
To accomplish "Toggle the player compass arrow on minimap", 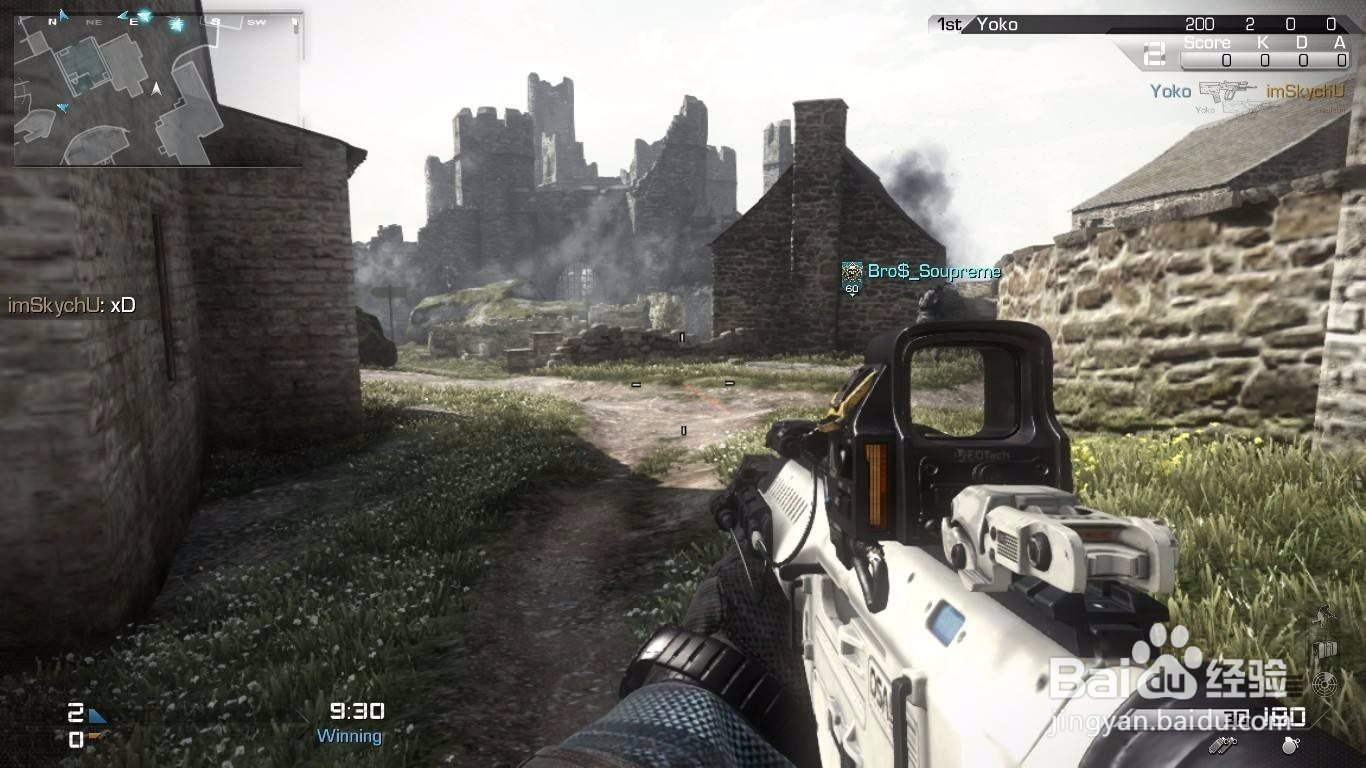I will 156,90.
